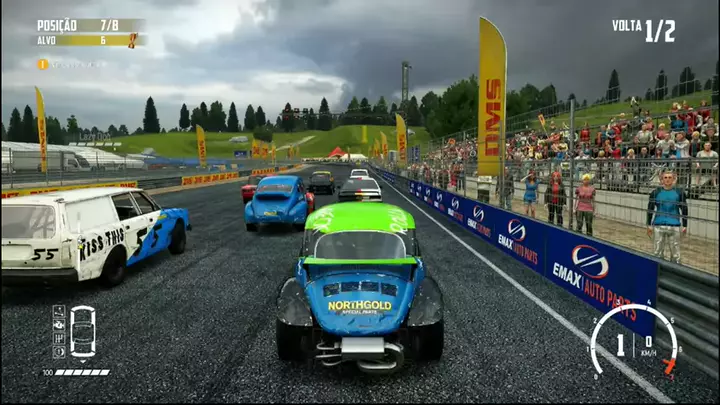The image size is (720, 405).
Task: Click the car damage diagram
Action: [x=82, y=331]
